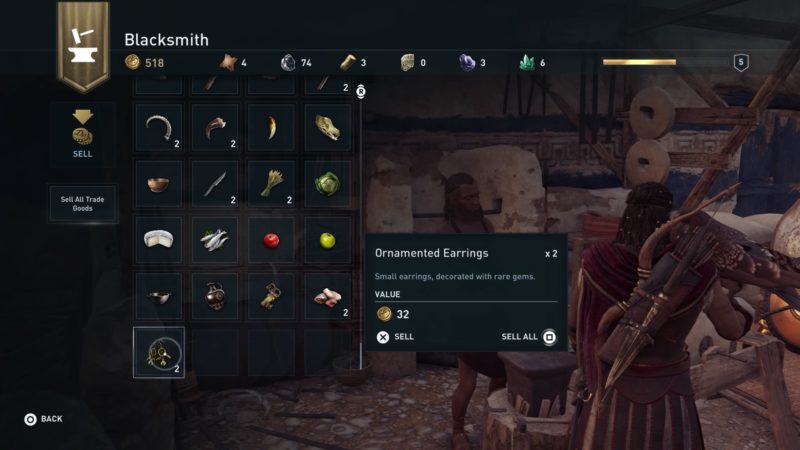Select the small metal dish item

159,296
